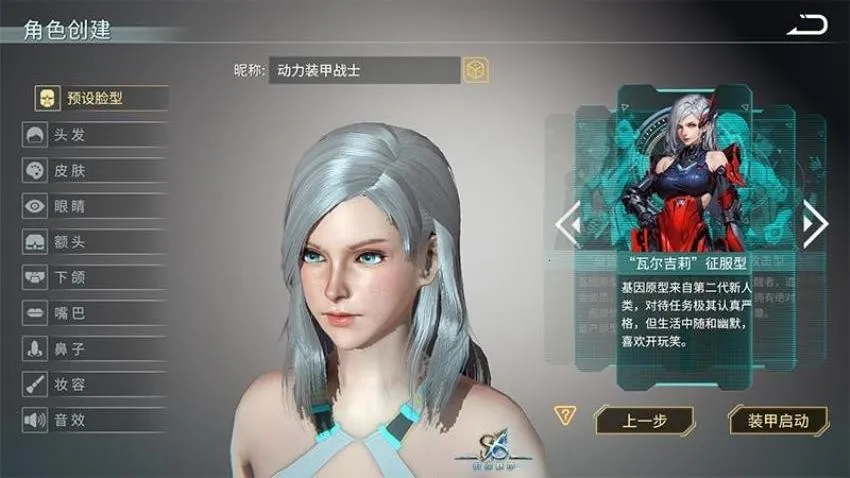850x478 pixels.
Task: Show the previous character class with left arrow
Action: pos(567,224)
